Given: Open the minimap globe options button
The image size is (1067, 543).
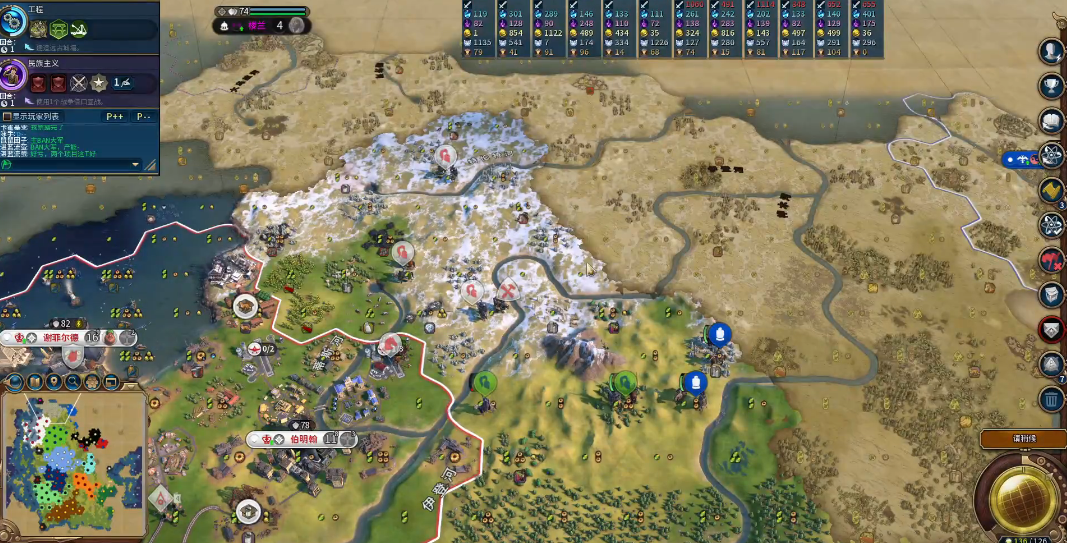Looking at the screenshot, I should (x=17, y=381).
